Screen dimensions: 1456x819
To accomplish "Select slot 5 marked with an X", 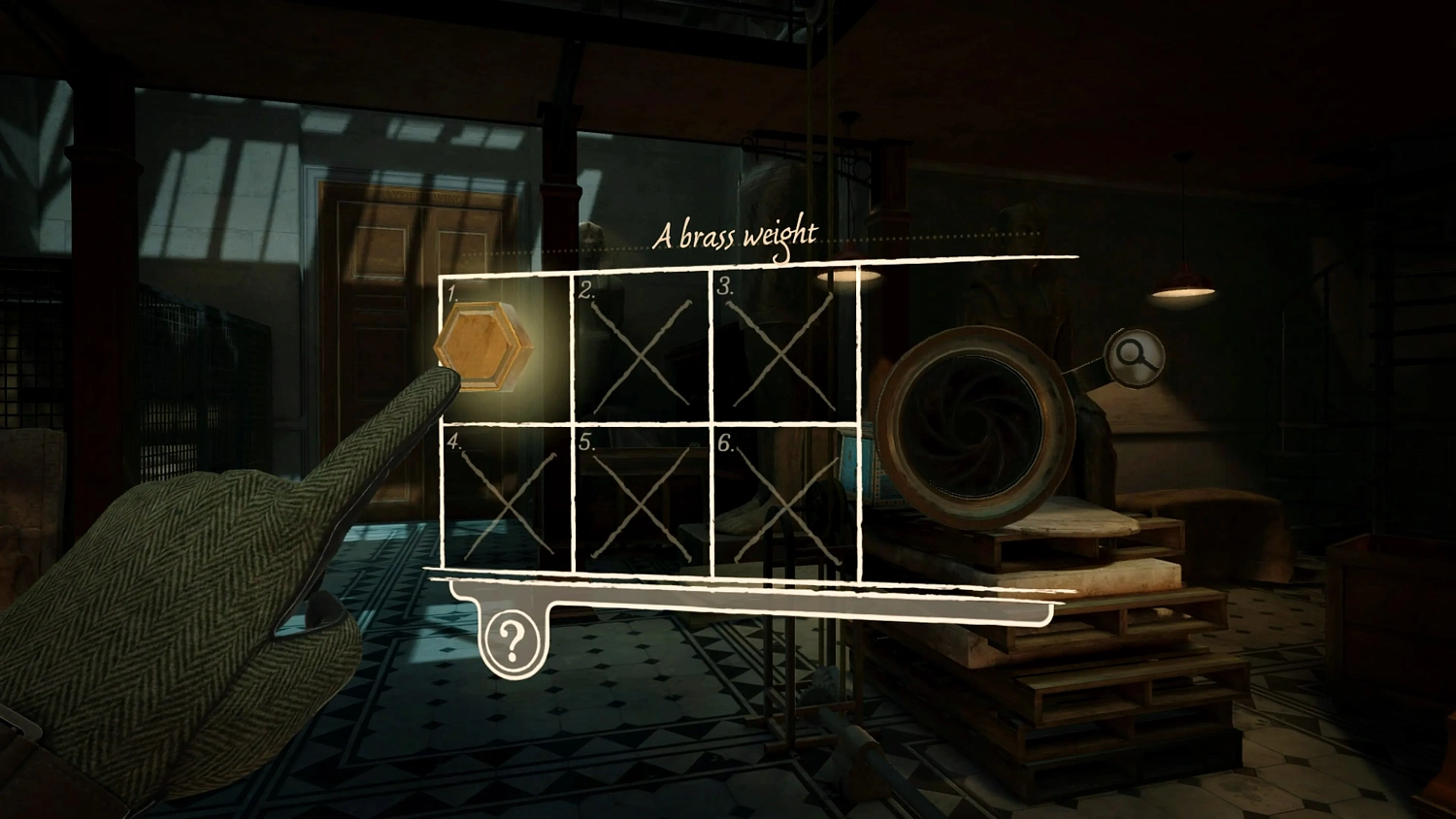I will [x=641, y=500].
